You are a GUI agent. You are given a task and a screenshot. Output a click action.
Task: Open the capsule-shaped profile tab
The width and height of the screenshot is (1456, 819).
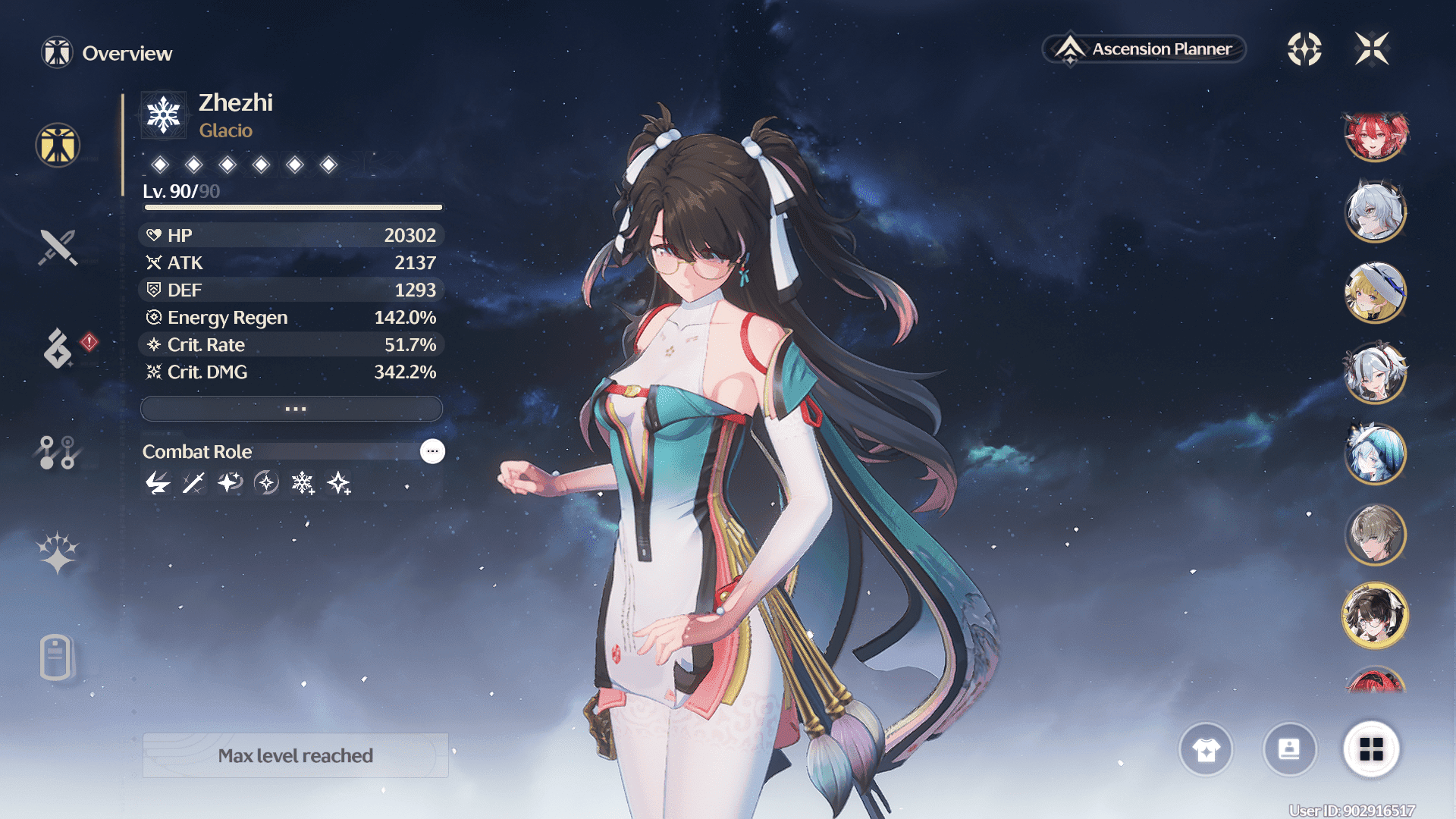56,657
